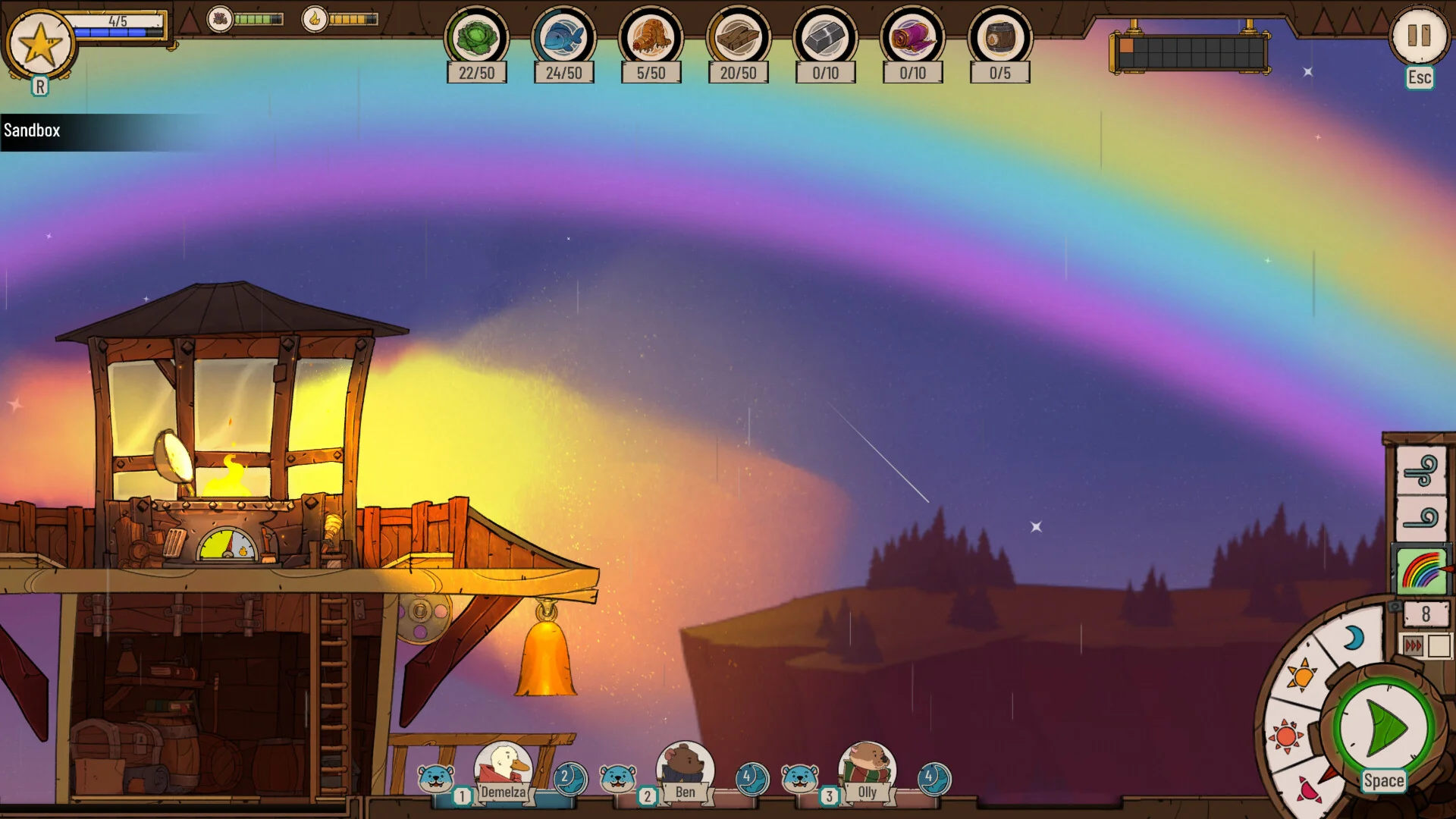Click the moon shift badge next to Ben

752,778
